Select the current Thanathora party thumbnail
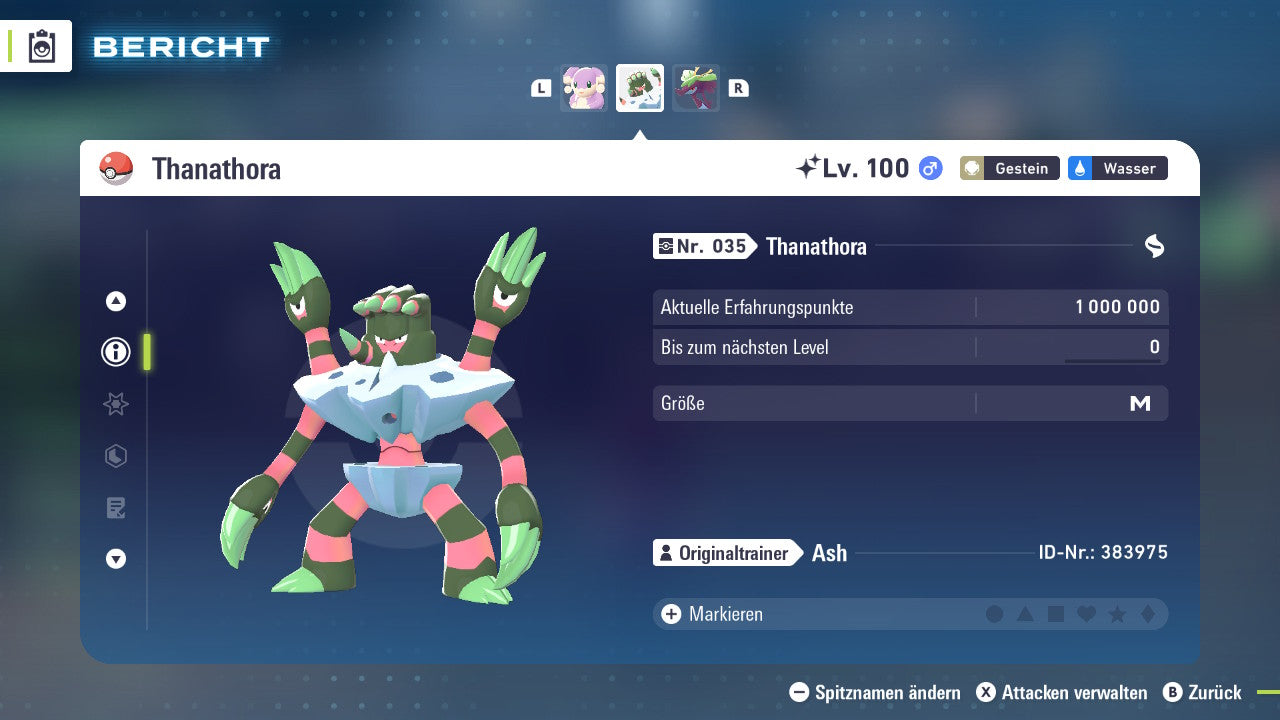 [x=640, y=88]
